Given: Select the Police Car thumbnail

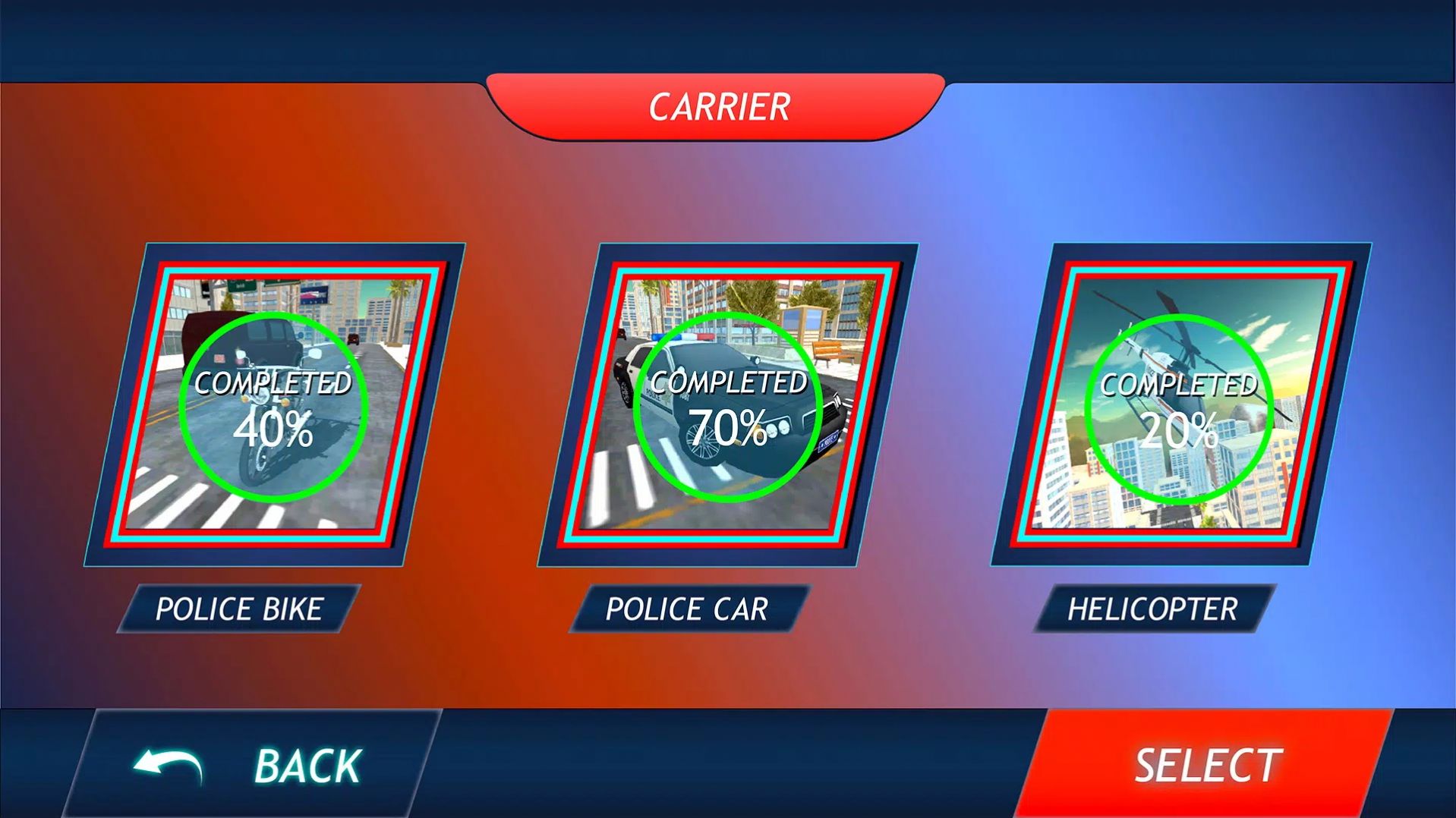Looking at the screenshot, I should (x=727, y=404).
